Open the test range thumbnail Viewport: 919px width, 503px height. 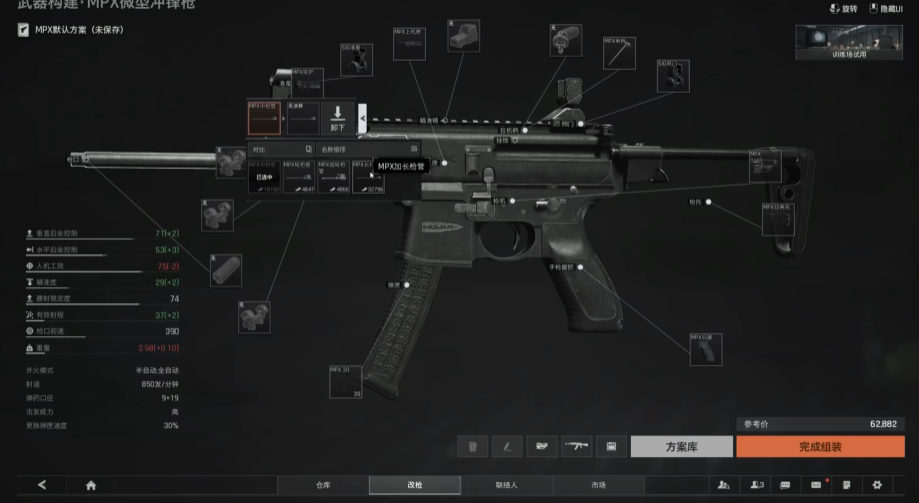click(x=849, y=43)
